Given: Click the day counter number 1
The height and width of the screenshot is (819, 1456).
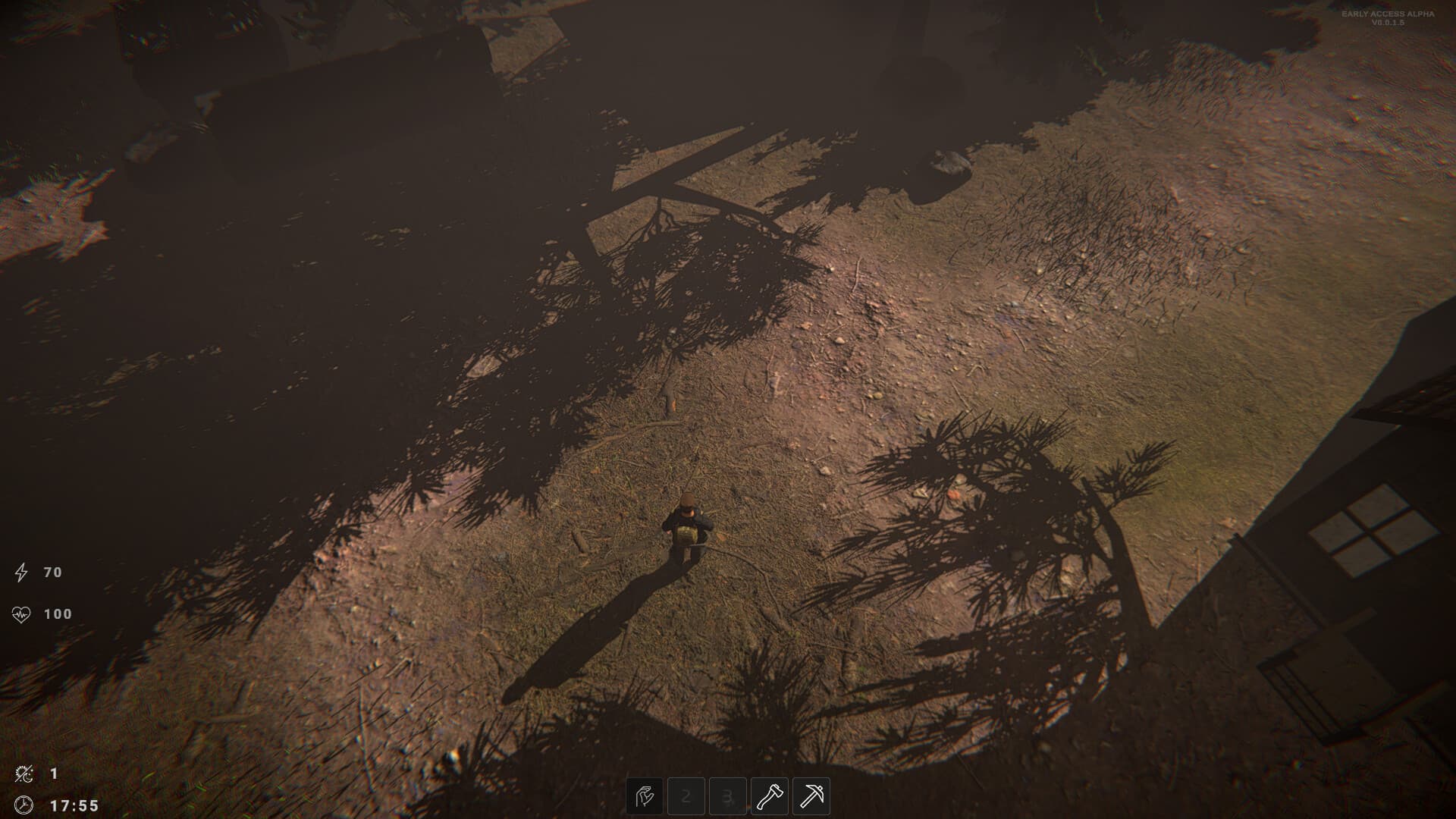Looking at the screenshot, I should coord(53,774).
